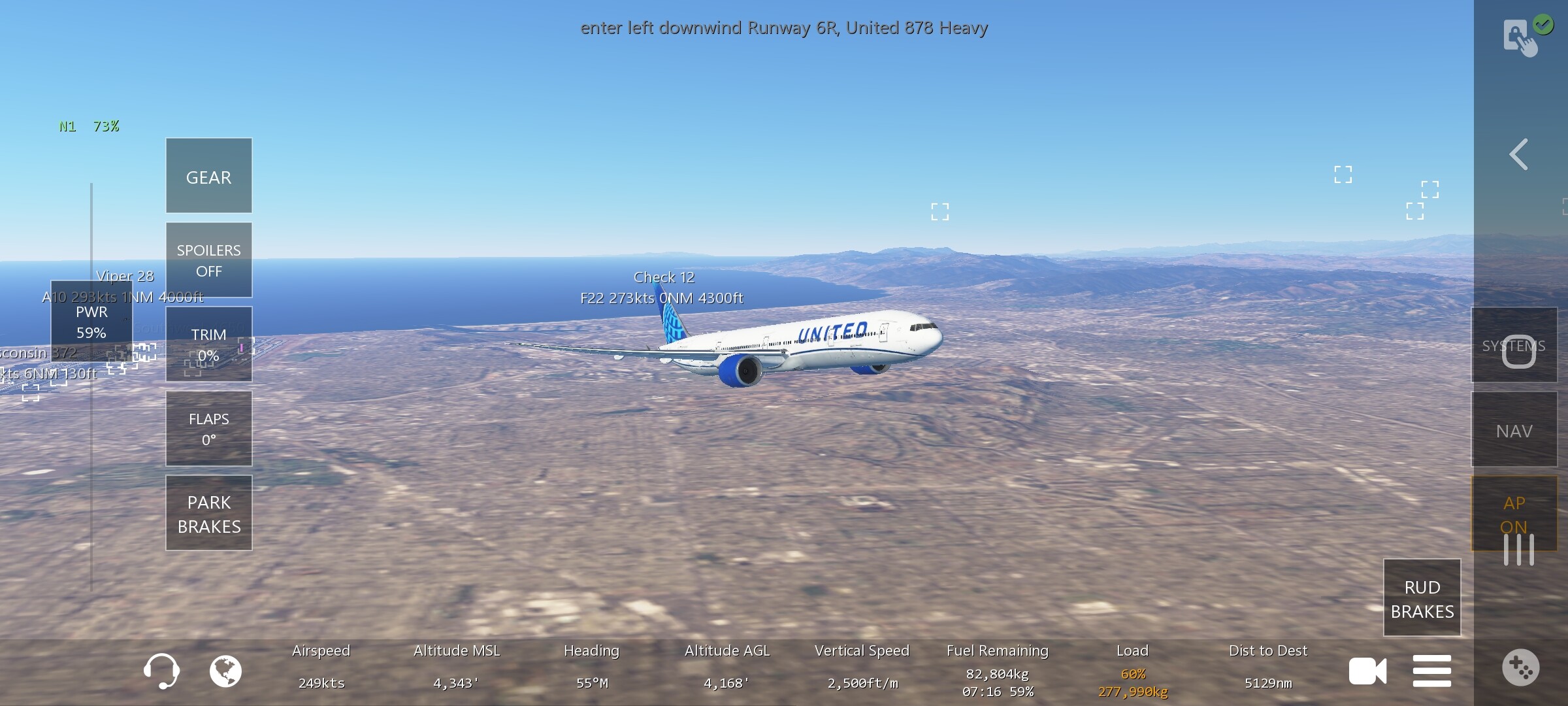The image size is (1568, 706).
Task: Open the gamepad overlay icon
Action: pos(1520,668)
